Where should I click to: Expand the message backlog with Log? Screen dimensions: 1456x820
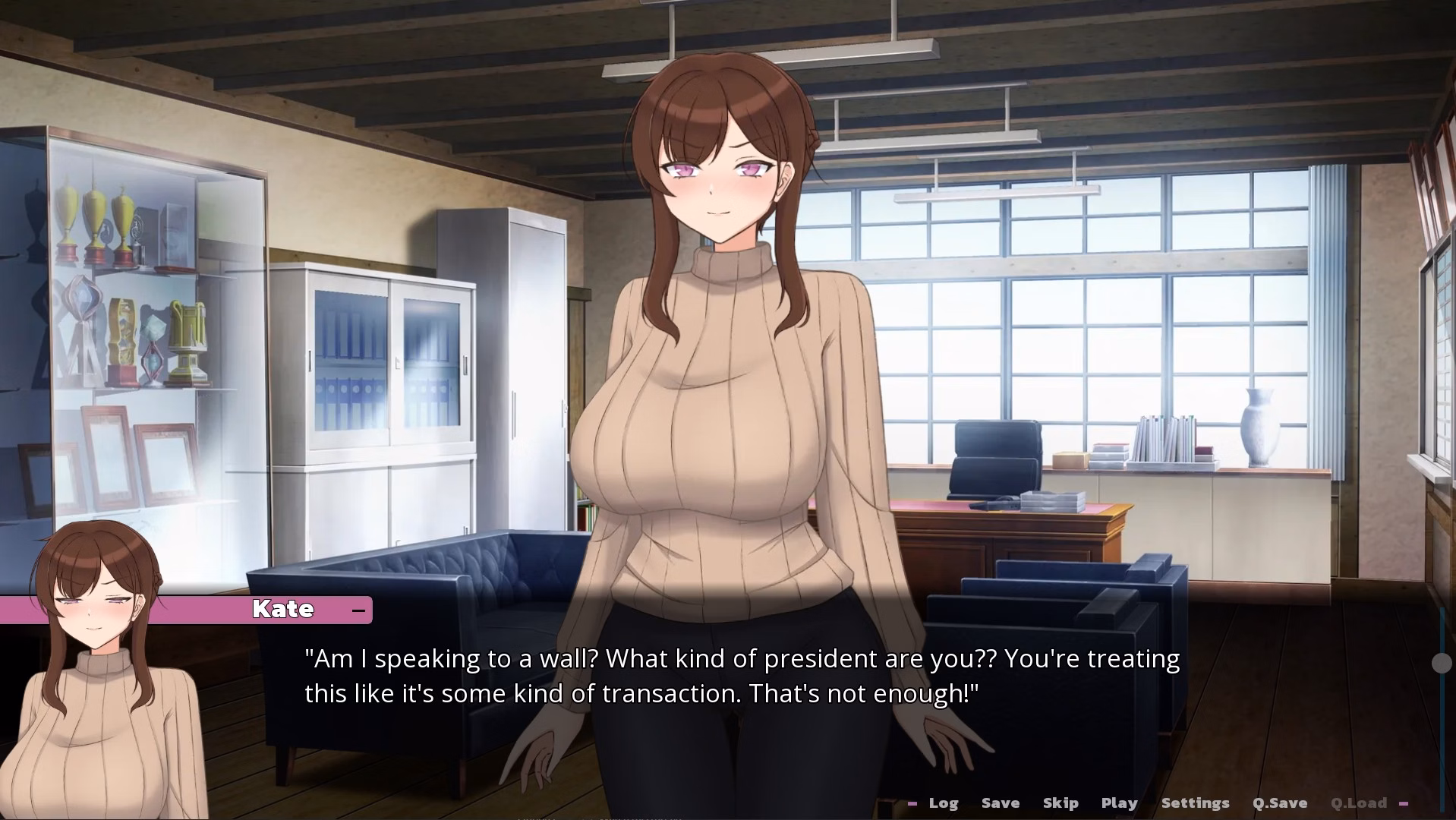pos(943,803)
